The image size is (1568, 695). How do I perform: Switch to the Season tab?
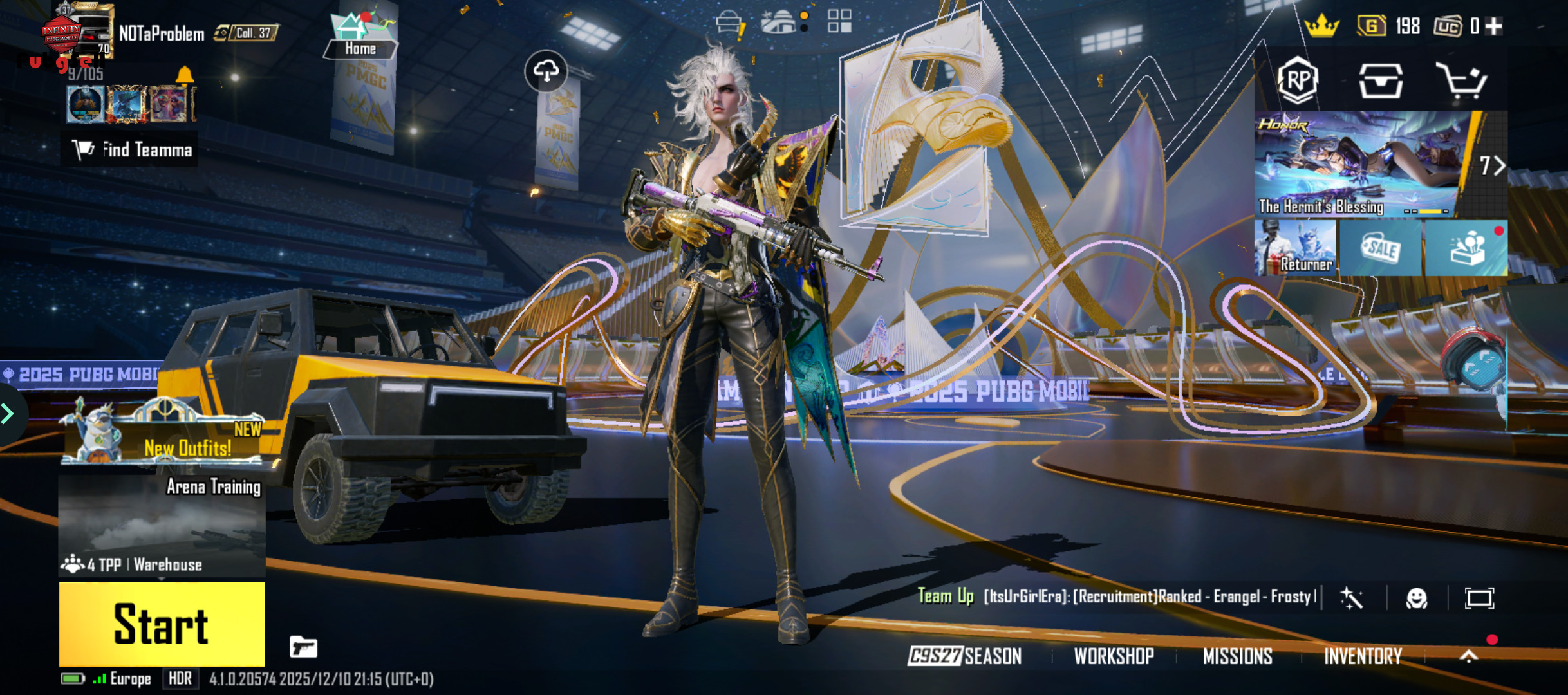pyautogui.click(x=964, y=656)
